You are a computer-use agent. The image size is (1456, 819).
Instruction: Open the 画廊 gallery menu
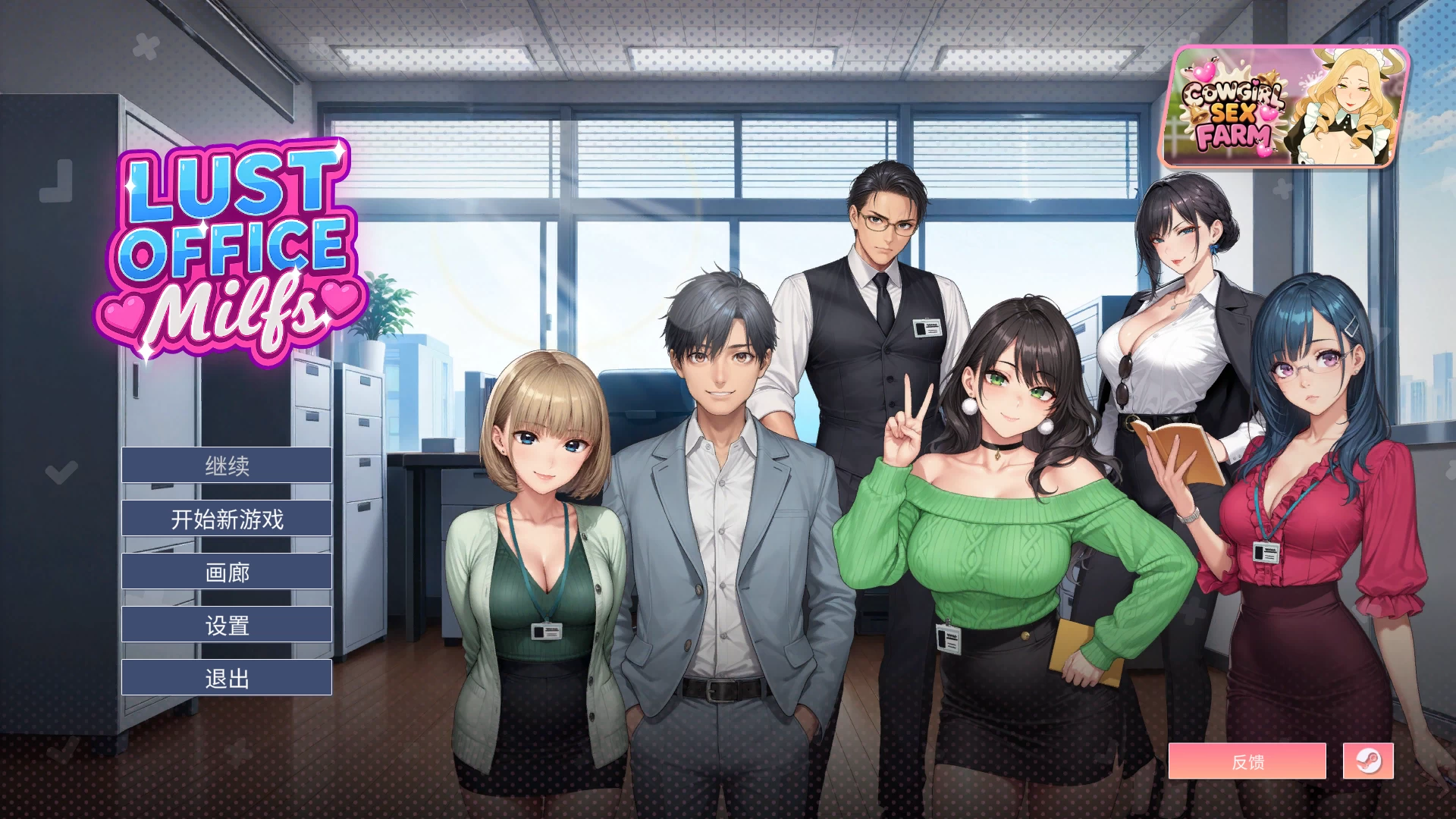tap(226, 571)
